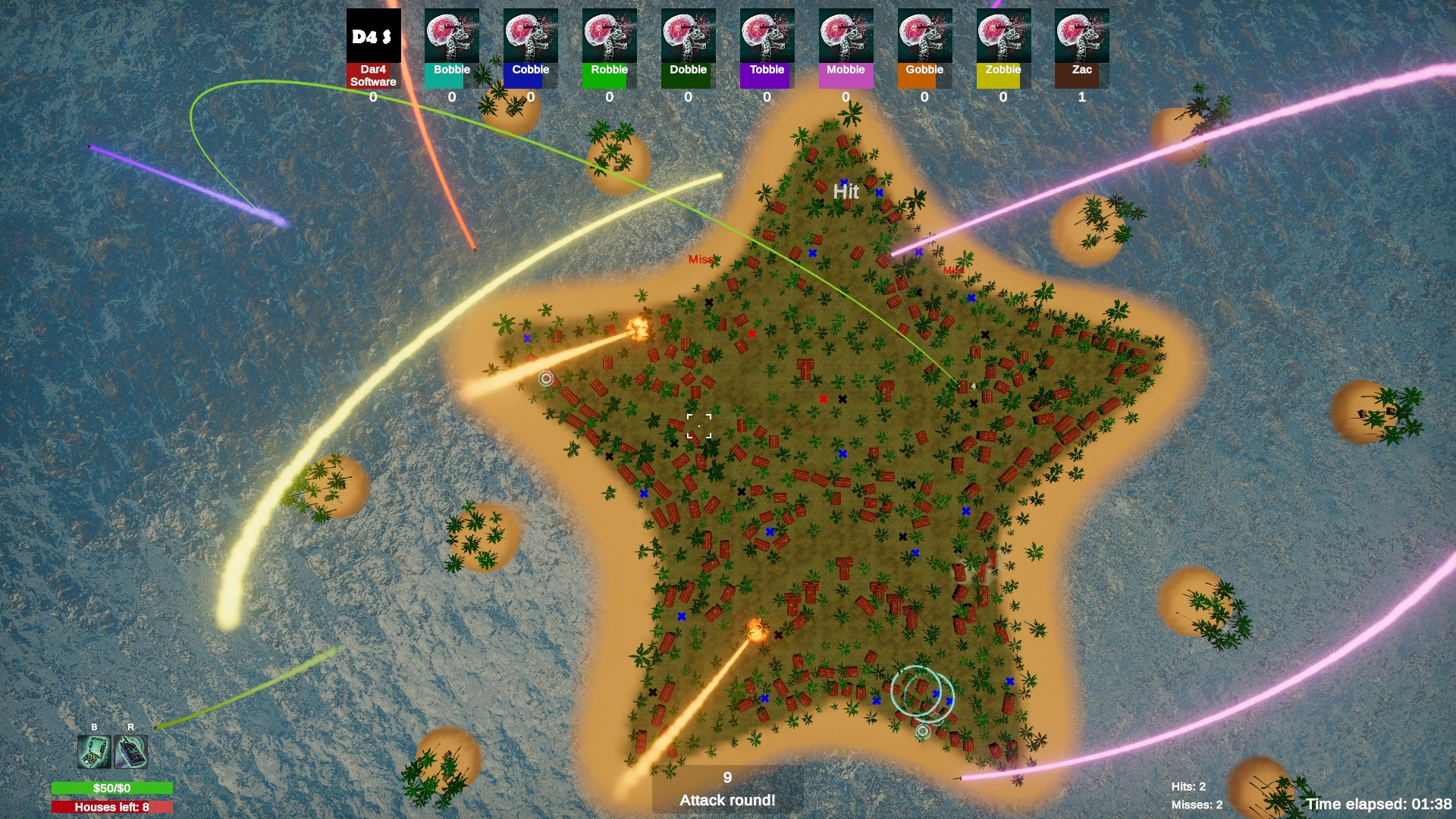Pick Robbie's green player card
The width and height of the screenshot is (1456, 819).
click(610, 48)
